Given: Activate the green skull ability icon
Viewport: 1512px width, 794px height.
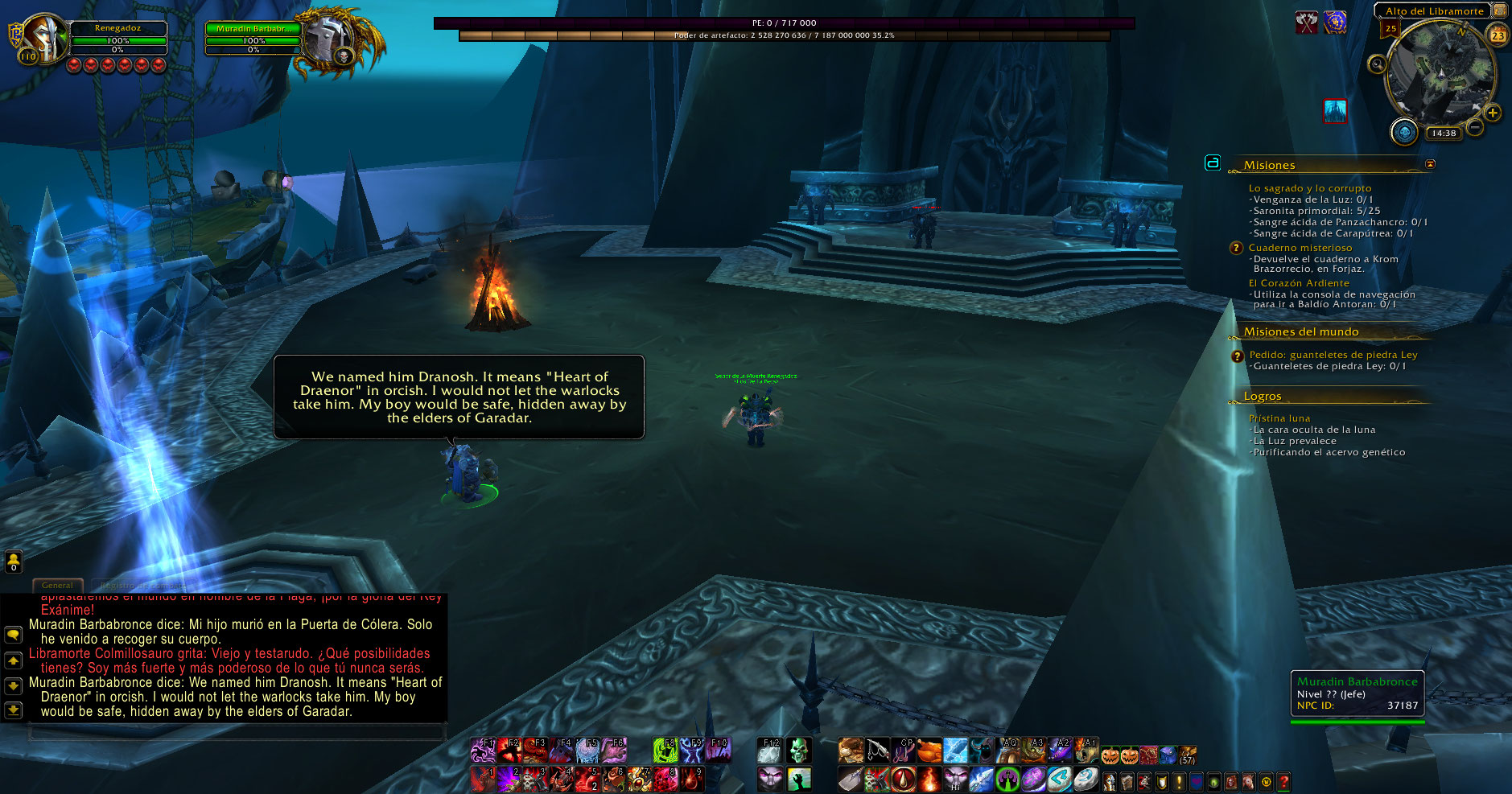Looking at the screenshot, I should (x=798, y=751).
